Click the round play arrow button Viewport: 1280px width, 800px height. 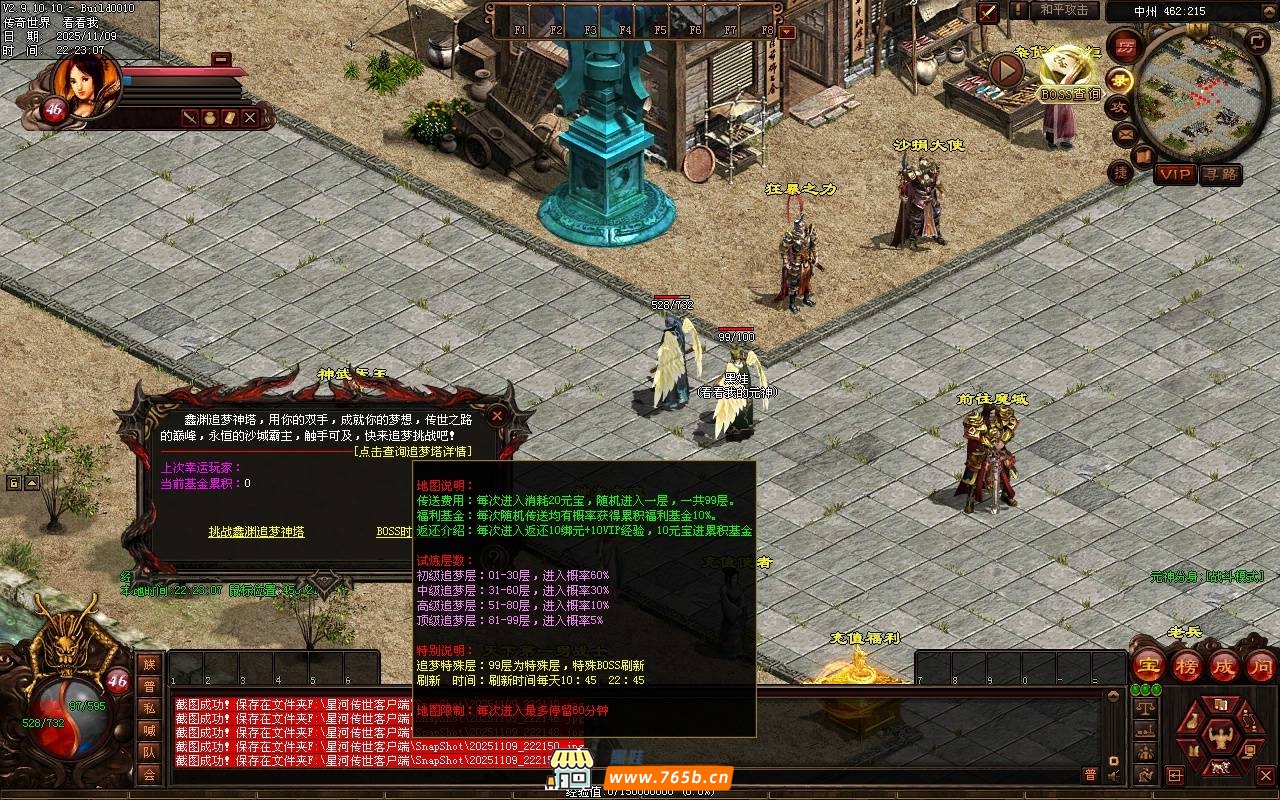[1006, 70]
